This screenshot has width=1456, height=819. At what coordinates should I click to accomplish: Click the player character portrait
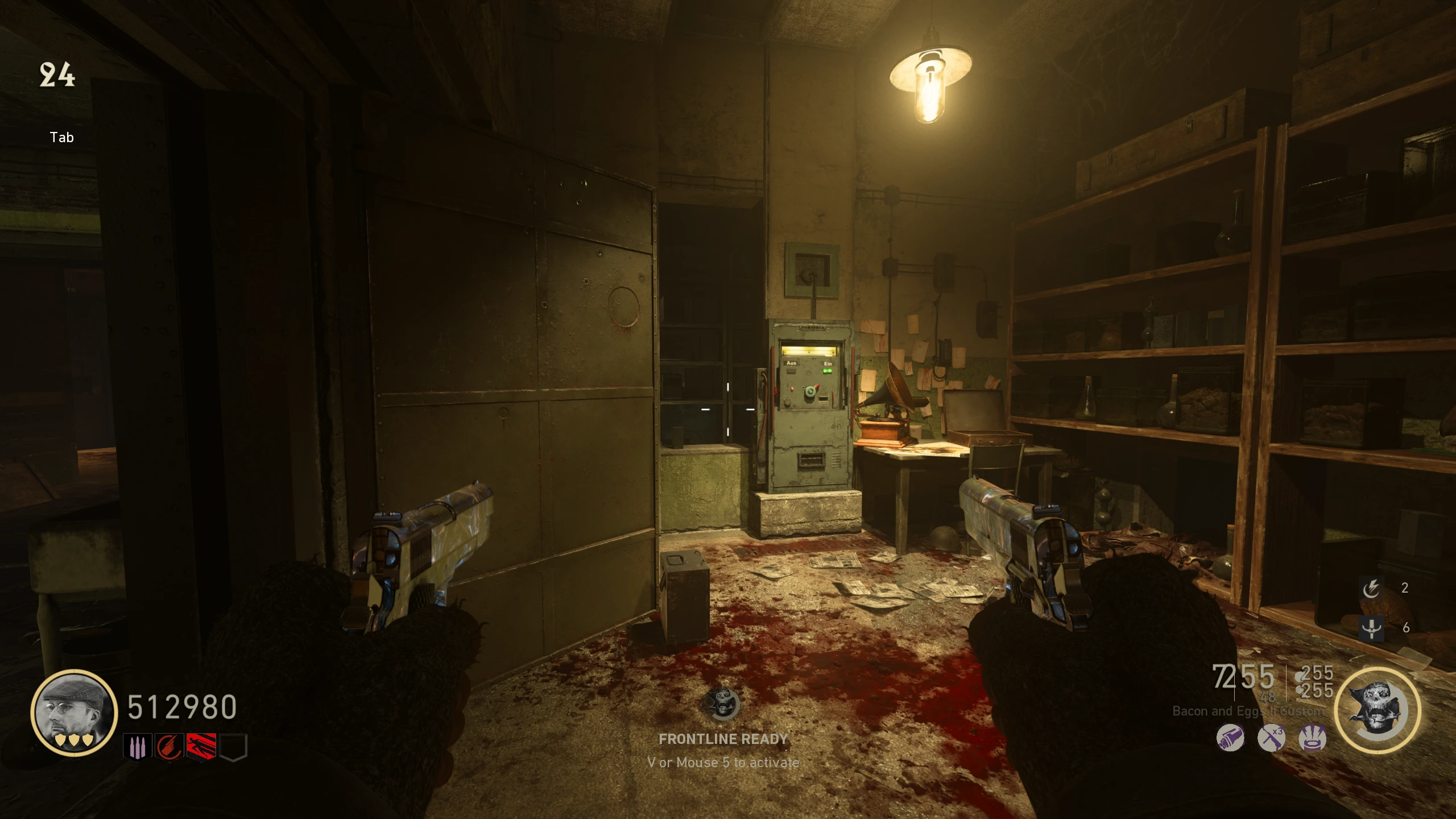[74, 712]
